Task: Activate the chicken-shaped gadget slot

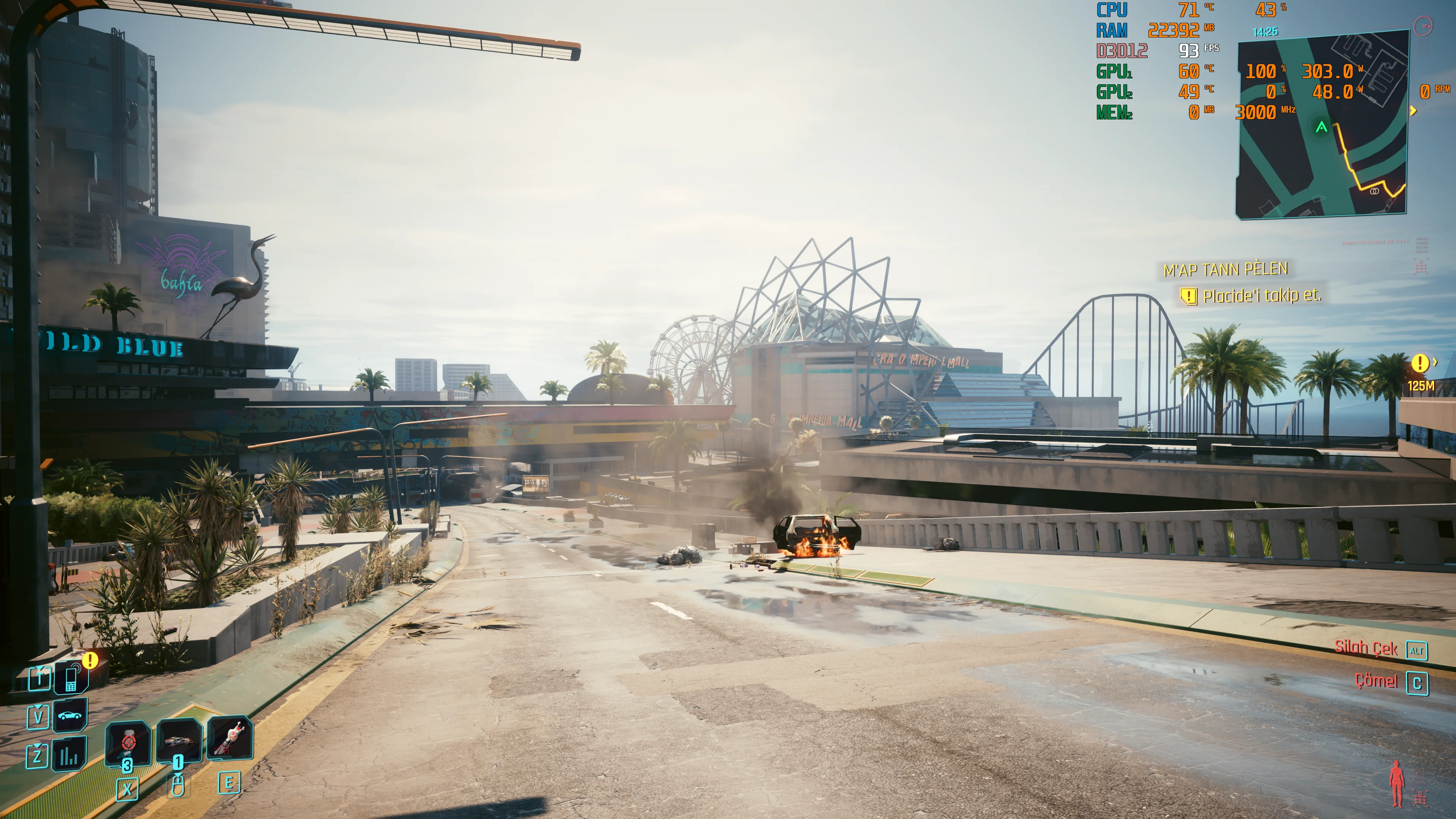Action: click(229, 738)
